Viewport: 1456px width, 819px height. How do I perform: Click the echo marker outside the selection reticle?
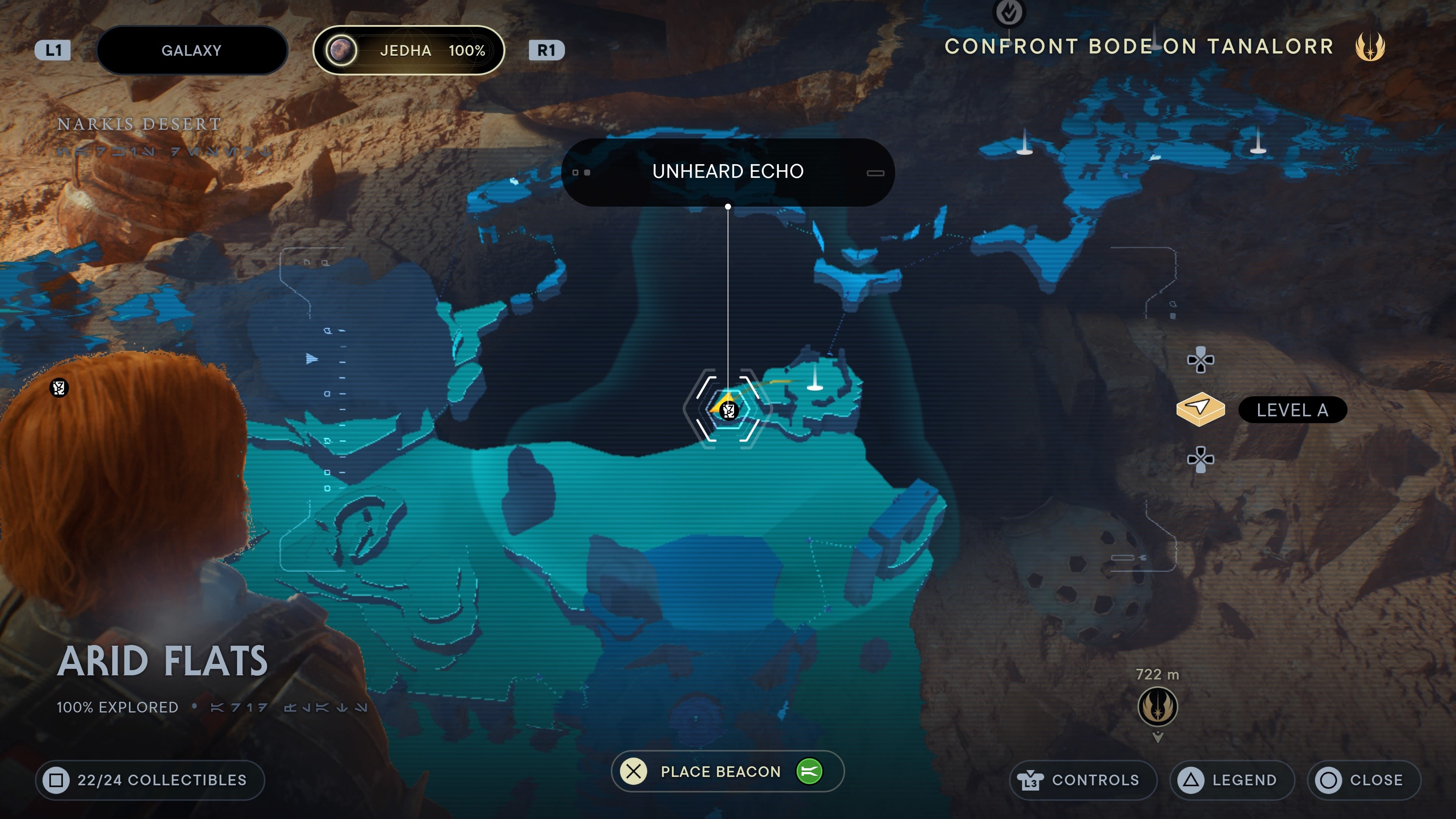[x=59, y=388]
